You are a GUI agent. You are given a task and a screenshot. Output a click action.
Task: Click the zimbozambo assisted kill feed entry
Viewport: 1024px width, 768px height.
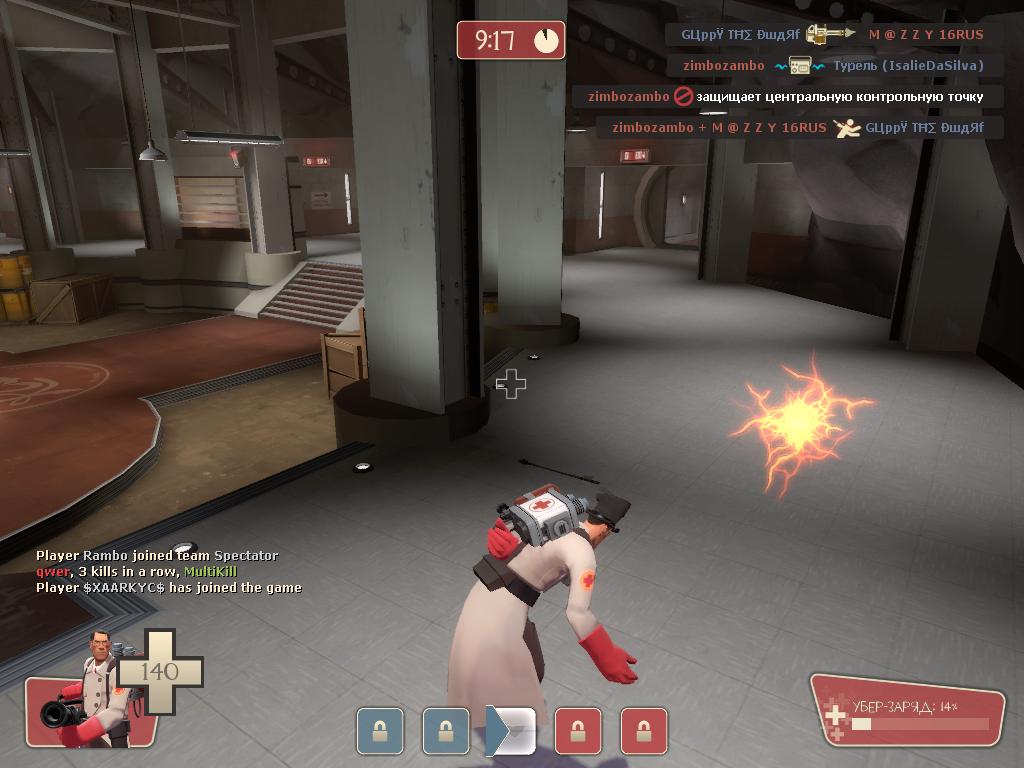[798, 128]
